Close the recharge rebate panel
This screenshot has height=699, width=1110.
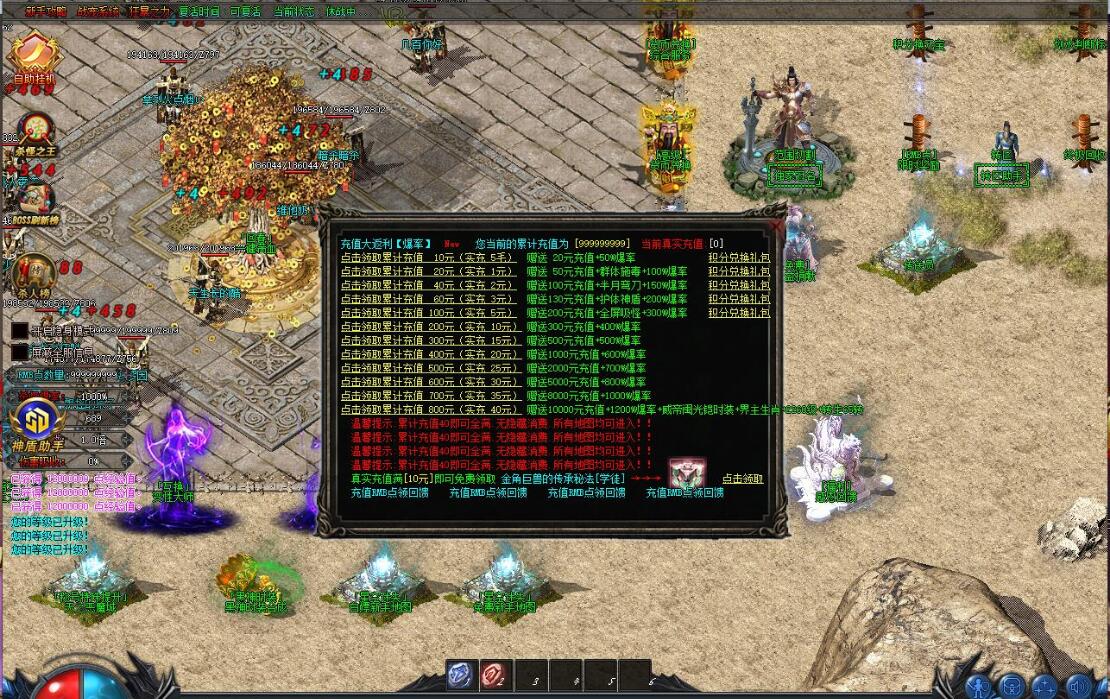777,226
